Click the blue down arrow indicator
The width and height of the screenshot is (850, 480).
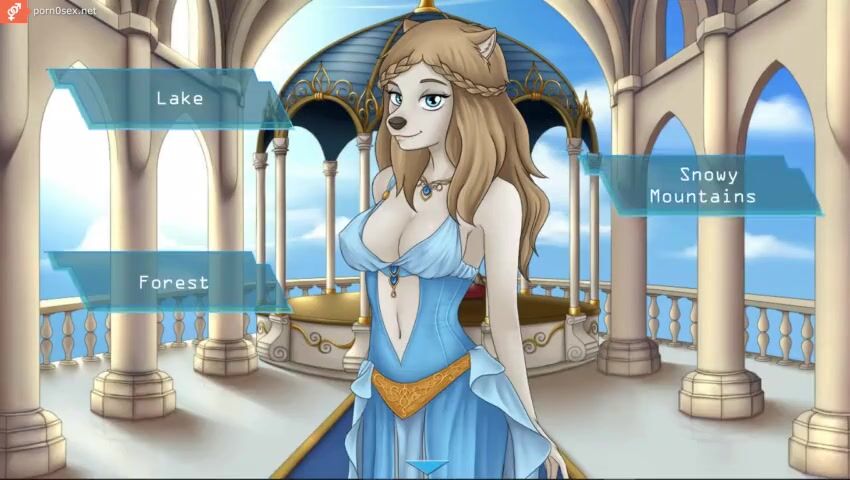coord(430,468)
